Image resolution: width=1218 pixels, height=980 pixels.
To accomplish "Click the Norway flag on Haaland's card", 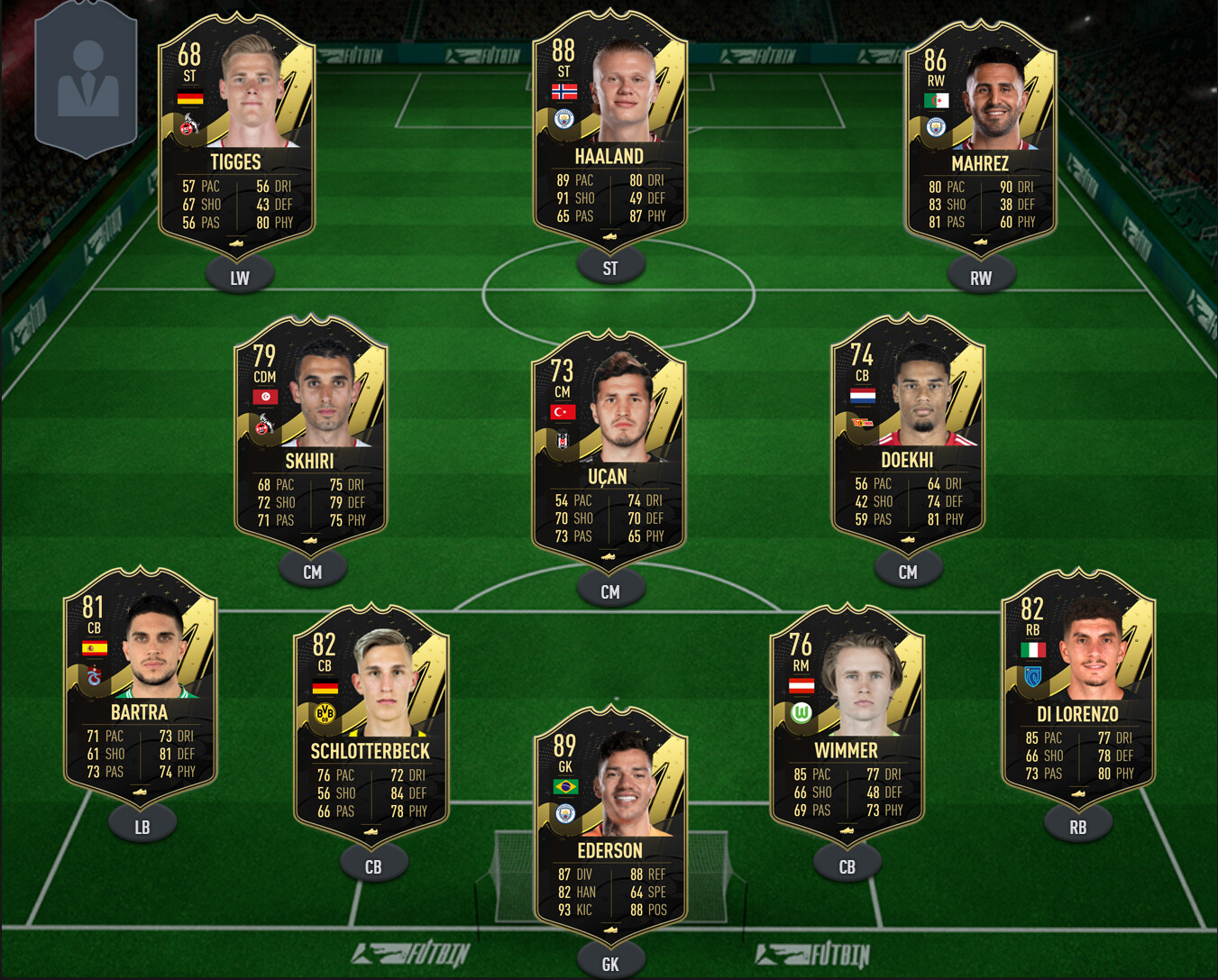I will tap(565, 90).
